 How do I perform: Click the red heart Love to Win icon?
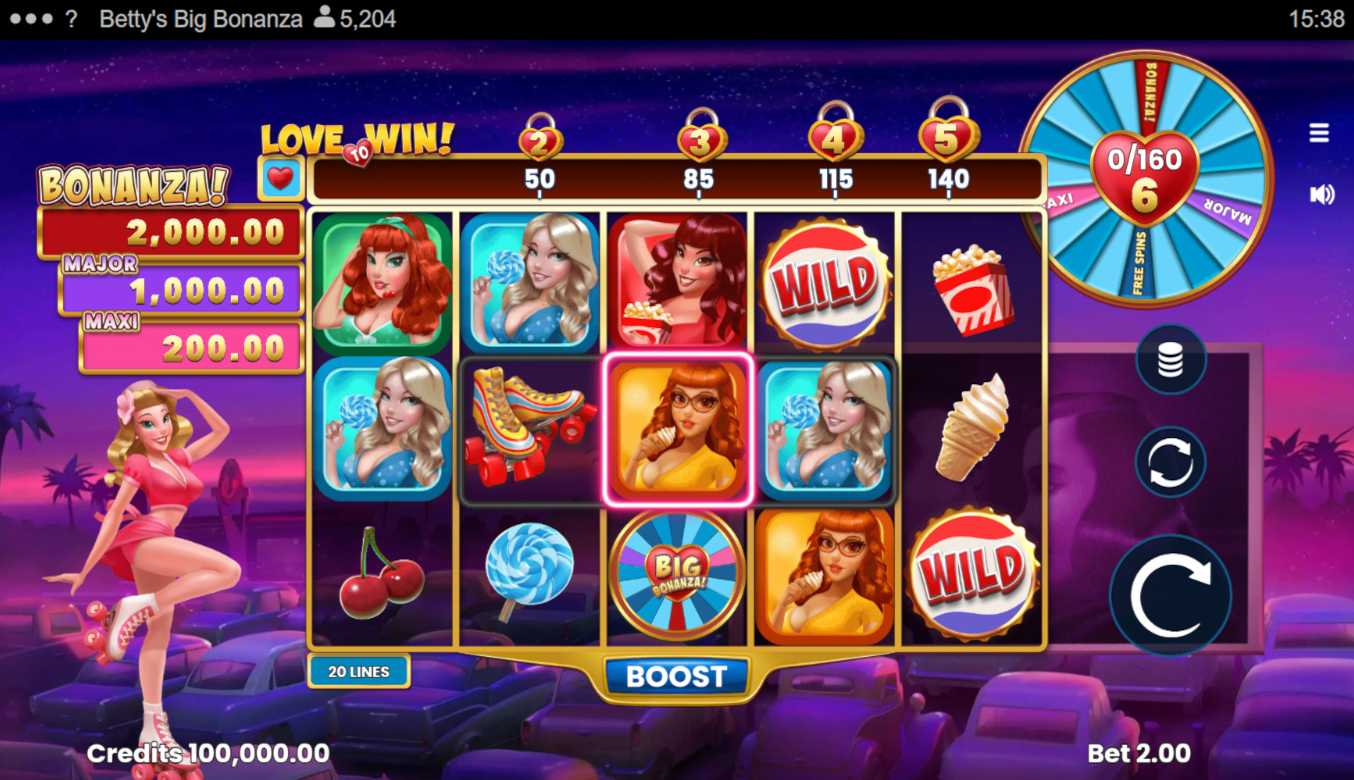282,179
